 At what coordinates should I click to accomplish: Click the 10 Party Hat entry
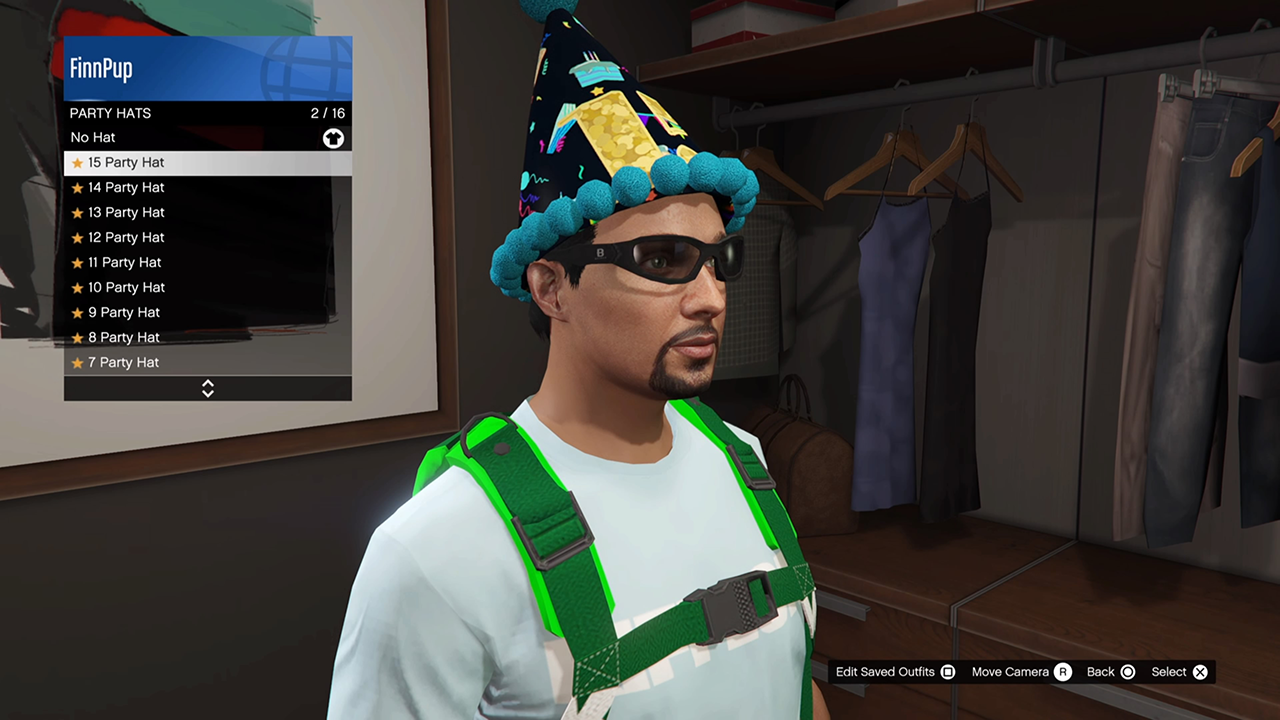pyautogui.click(x=207, y=288)
